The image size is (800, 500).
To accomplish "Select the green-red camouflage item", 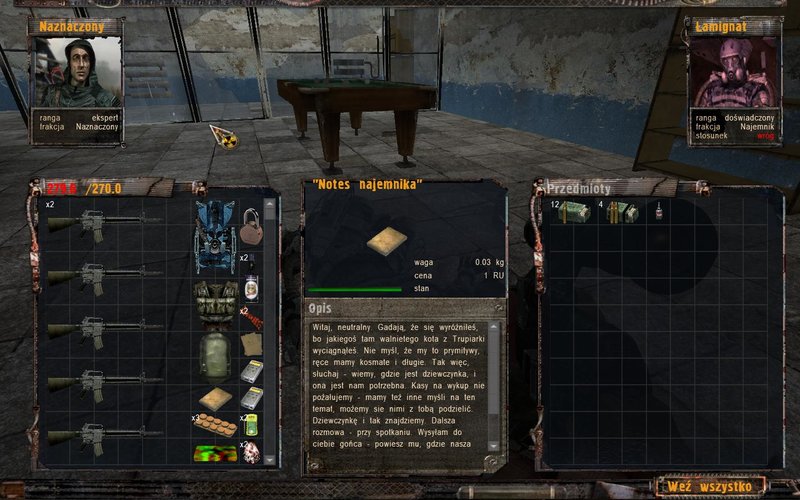I will pos(215,452).
